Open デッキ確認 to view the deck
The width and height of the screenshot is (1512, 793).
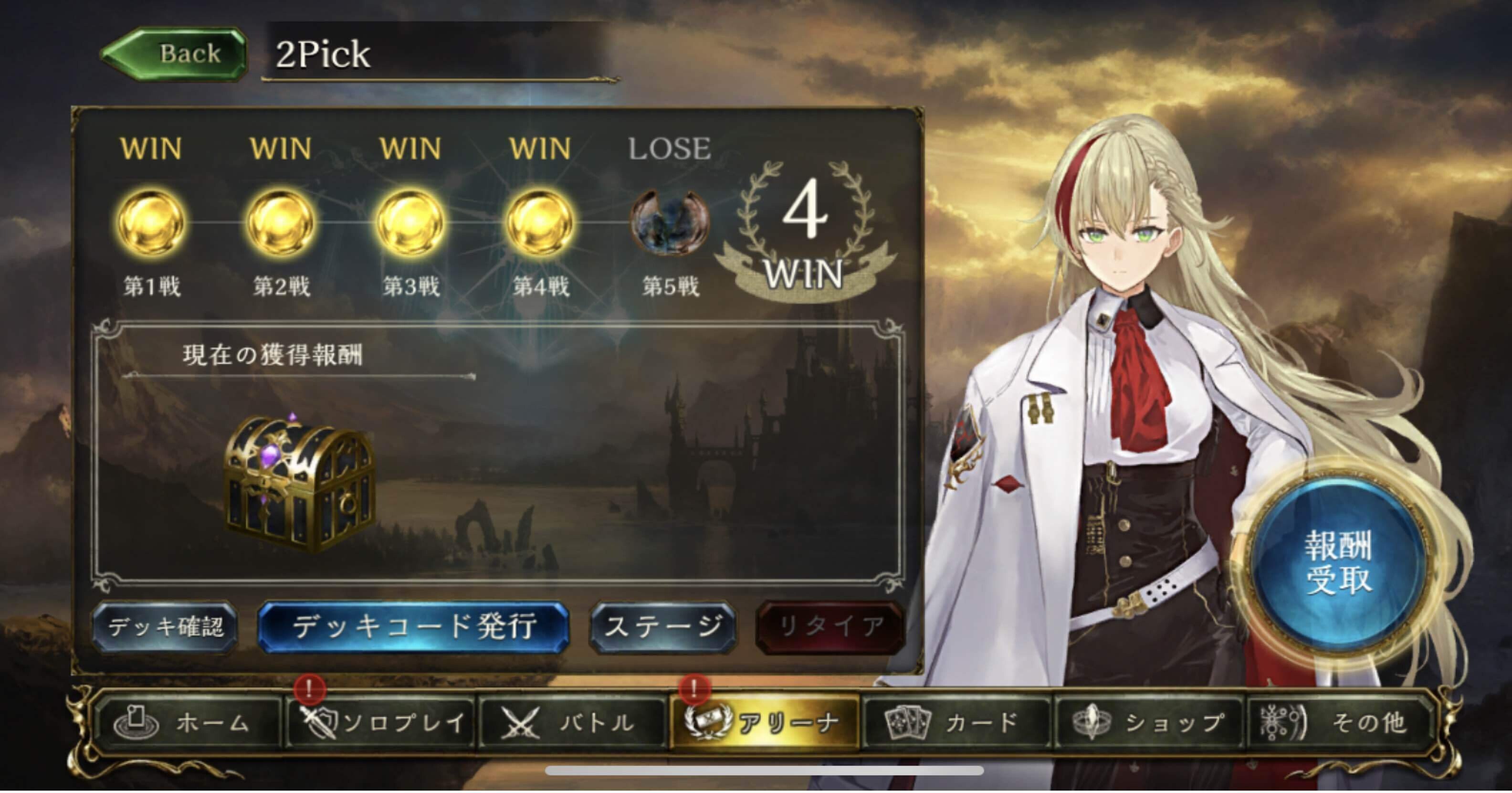point(165,627)
